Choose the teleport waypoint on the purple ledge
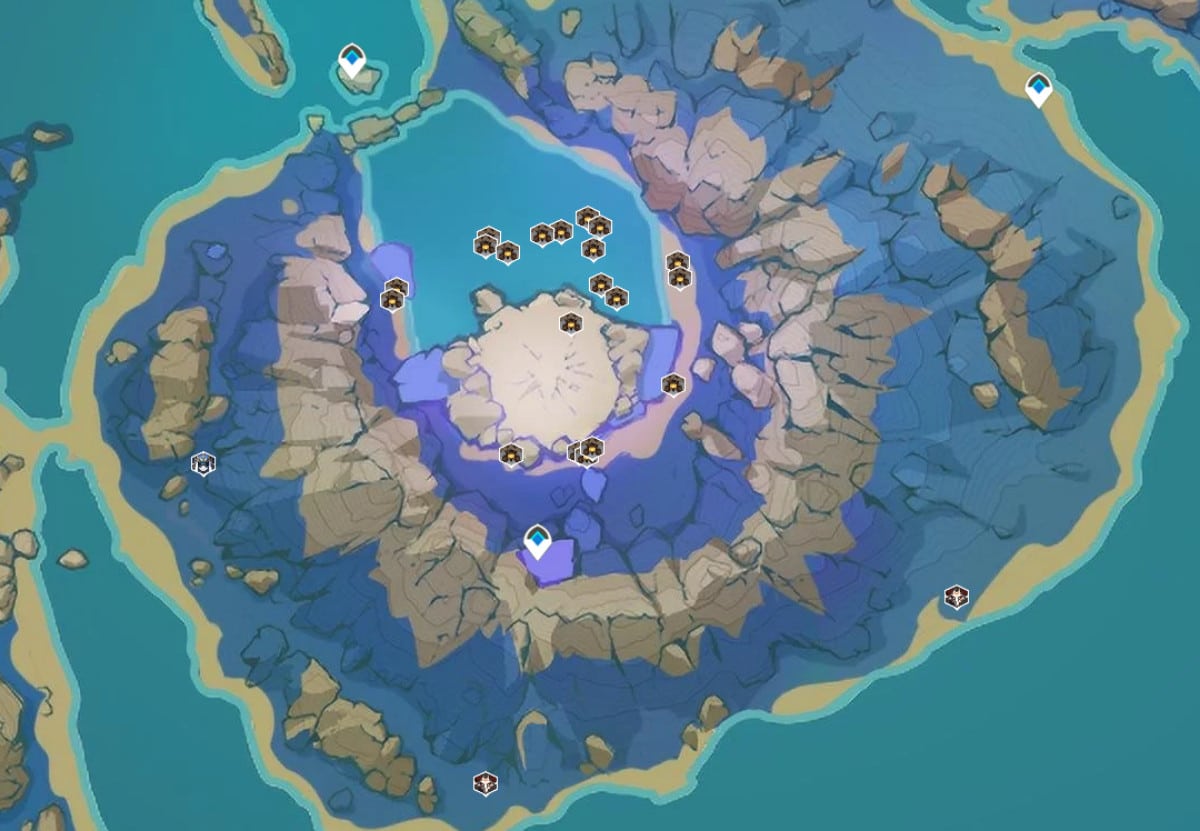The image size is (1200, 831). 538,542
